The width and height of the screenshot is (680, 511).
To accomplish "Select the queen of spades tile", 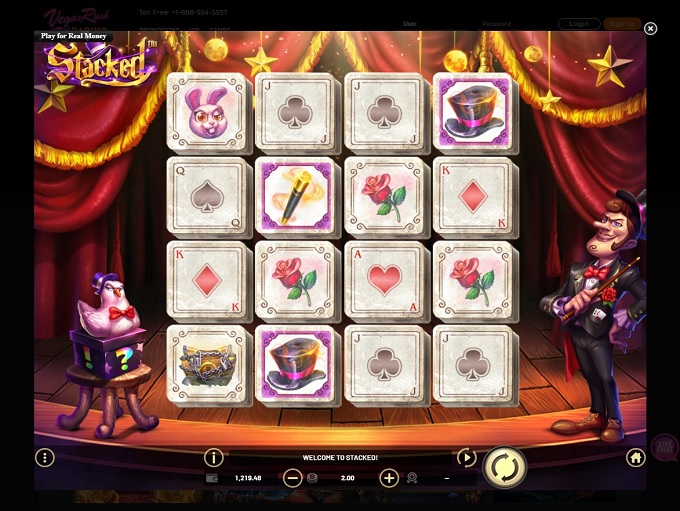I will (206, 196).
